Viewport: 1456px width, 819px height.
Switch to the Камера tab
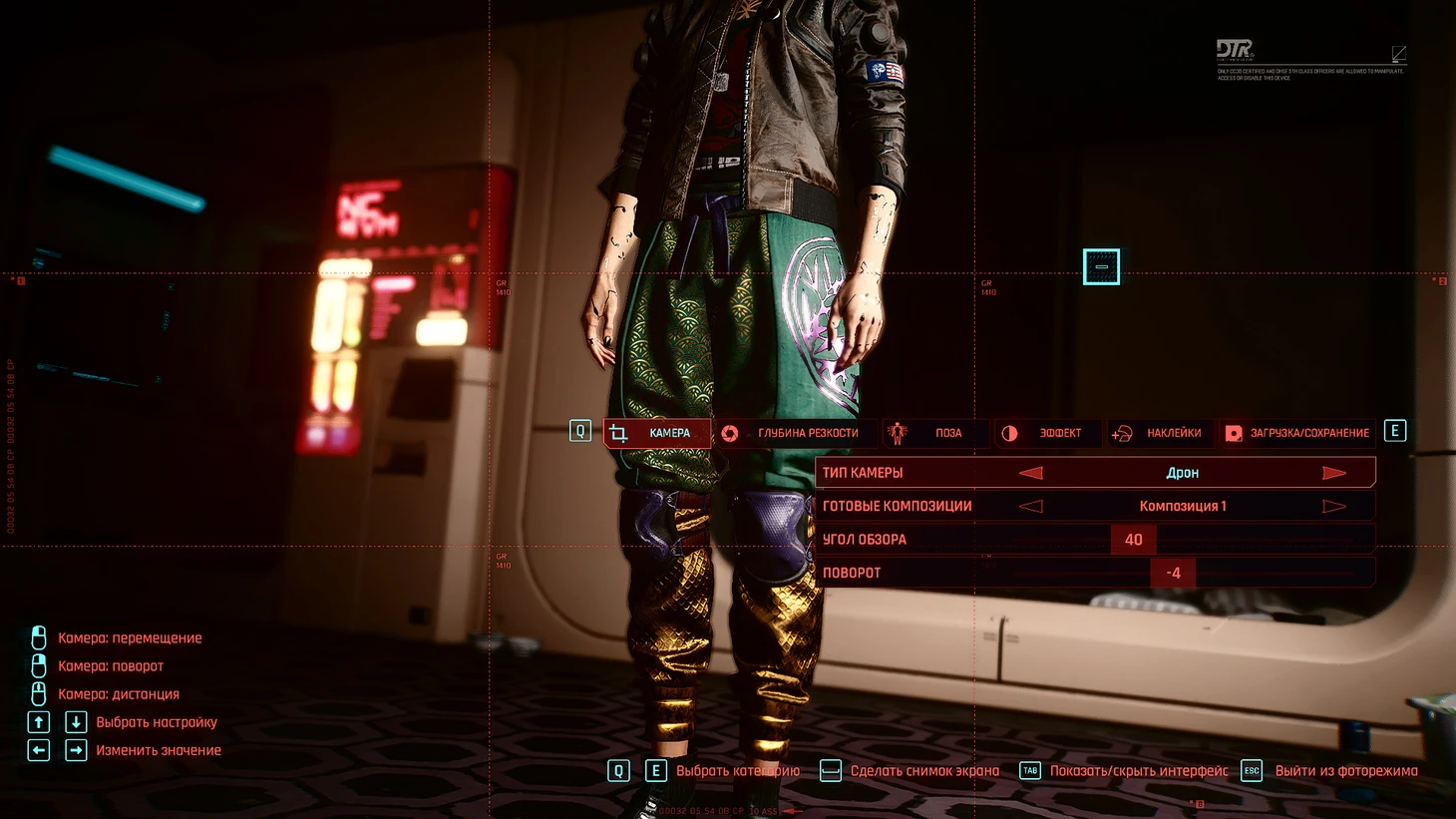coord(658,433)
